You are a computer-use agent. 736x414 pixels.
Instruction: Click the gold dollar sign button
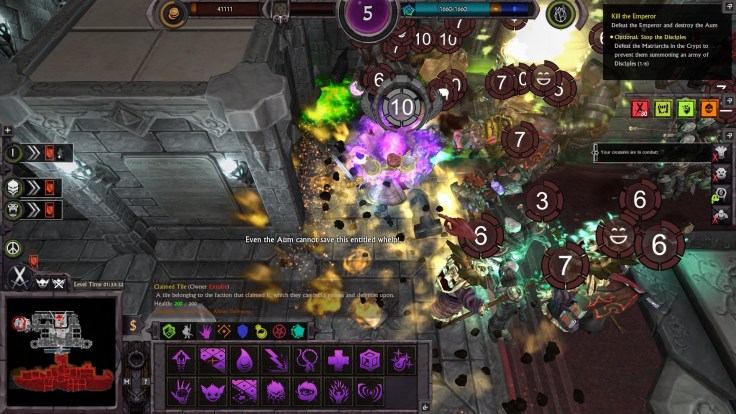[x=133, y=325]
